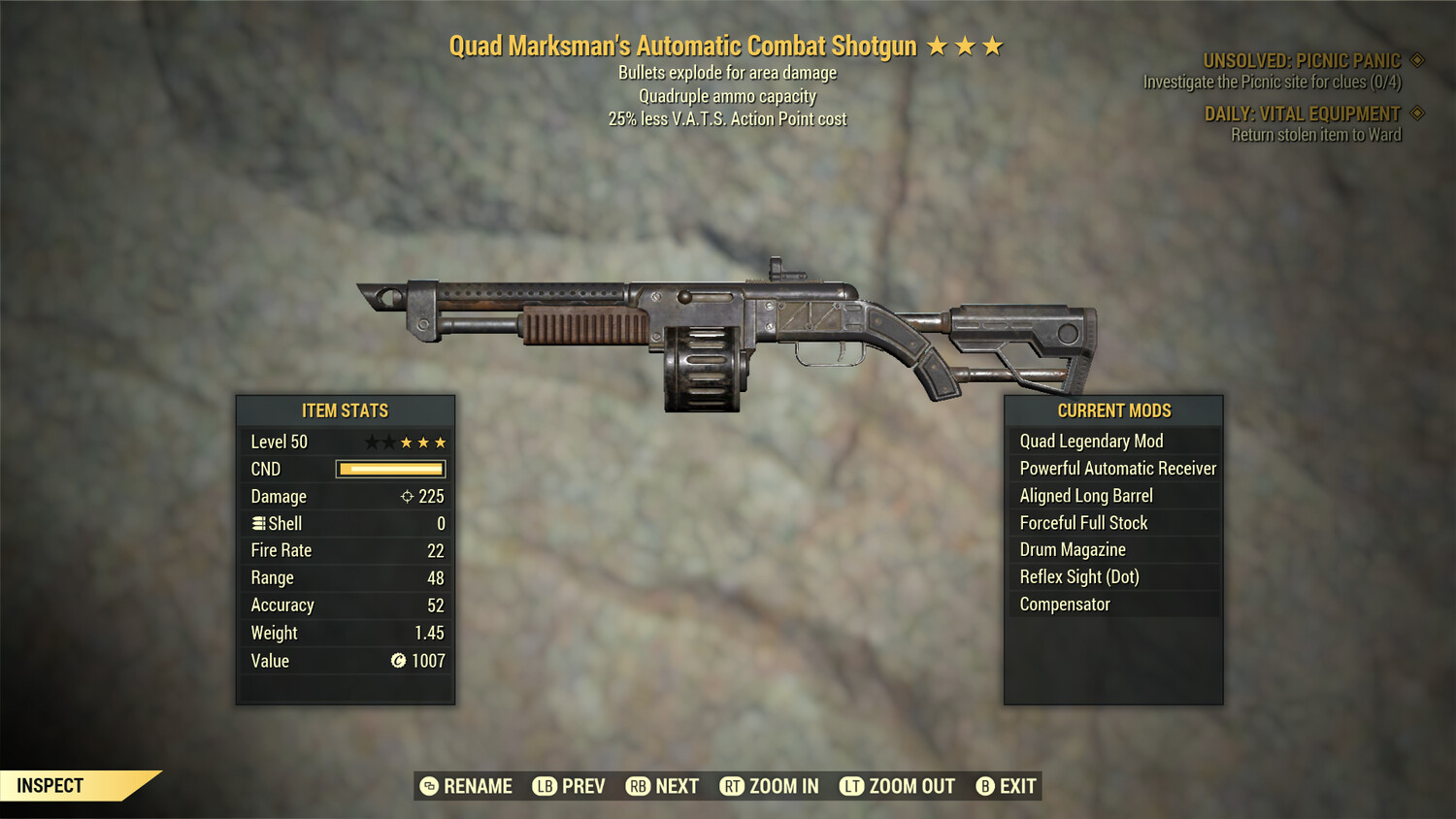This screenshot has width=1456, height=819.
Task: Click the diamond icon beside UNSOLVED: PICNIC PANIC
Action: point(1415,59)
